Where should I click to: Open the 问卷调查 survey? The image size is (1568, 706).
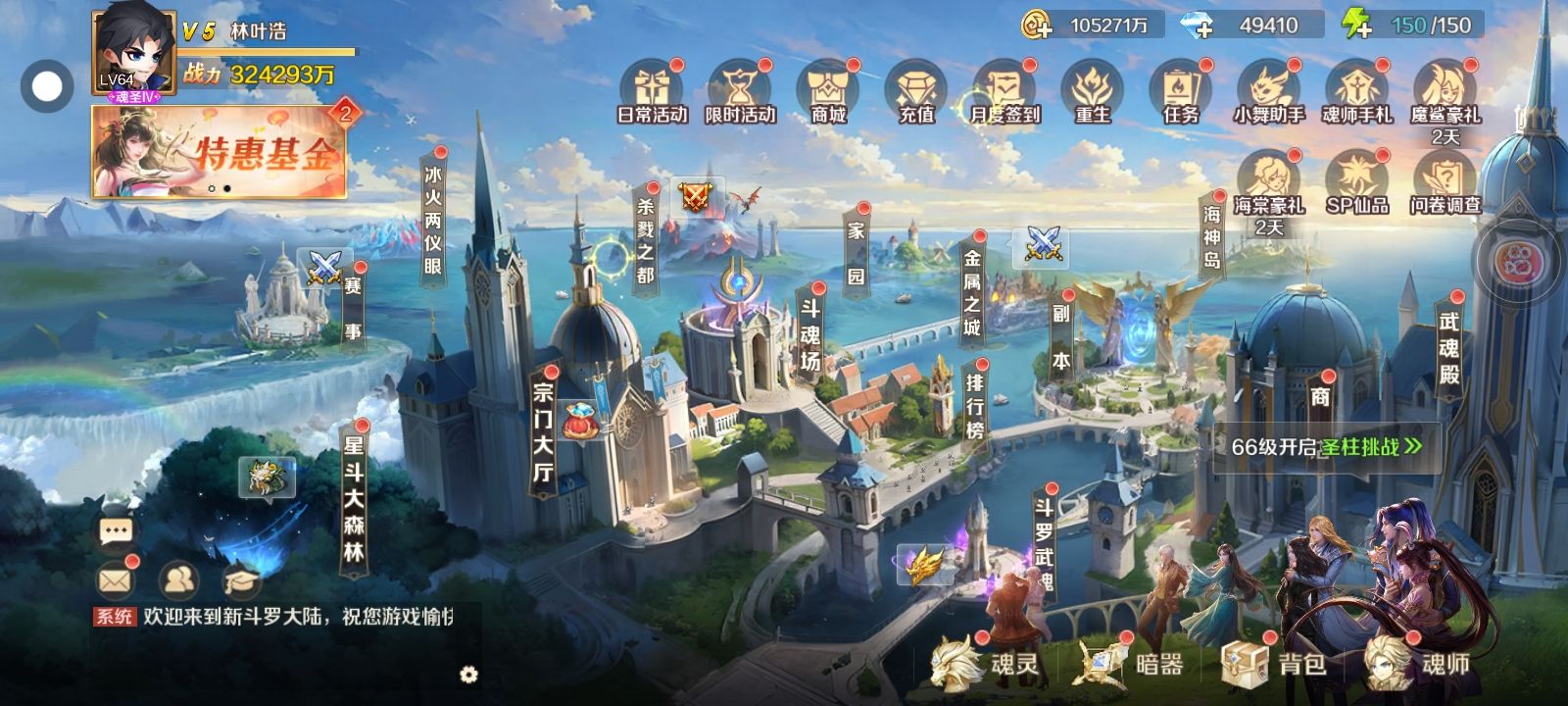(1445, 183)
